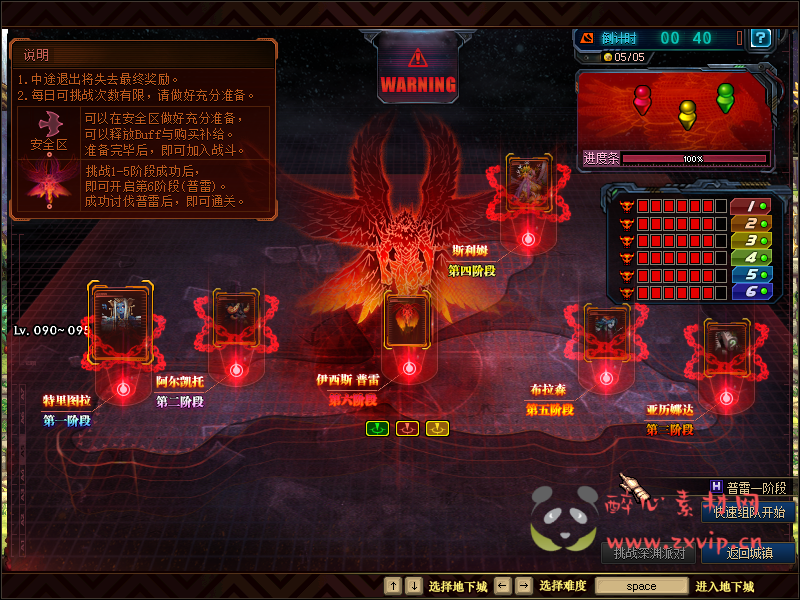Select the red stage 1 tab

coord(749,206)
